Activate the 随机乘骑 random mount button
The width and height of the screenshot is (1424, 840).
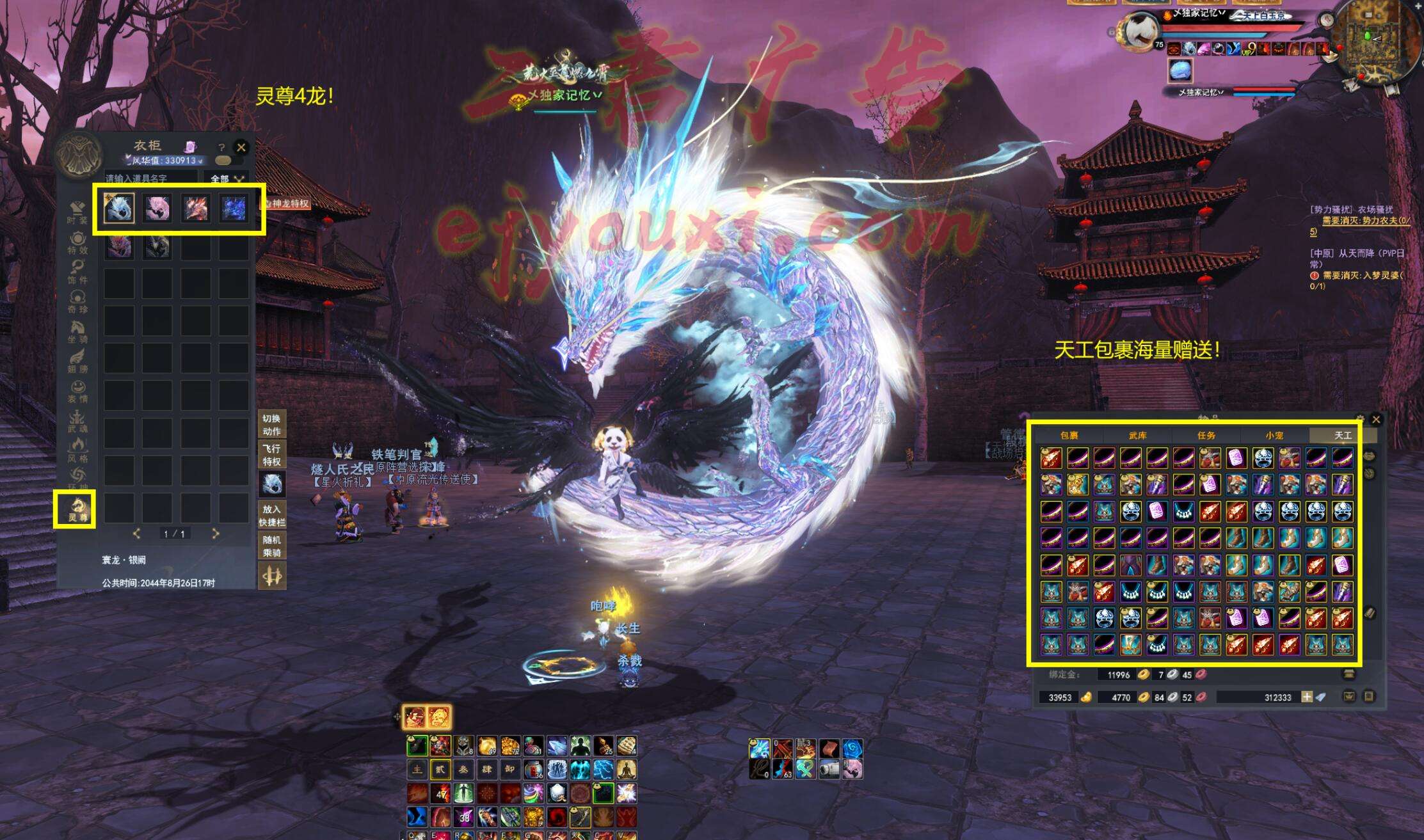(271, 546)
